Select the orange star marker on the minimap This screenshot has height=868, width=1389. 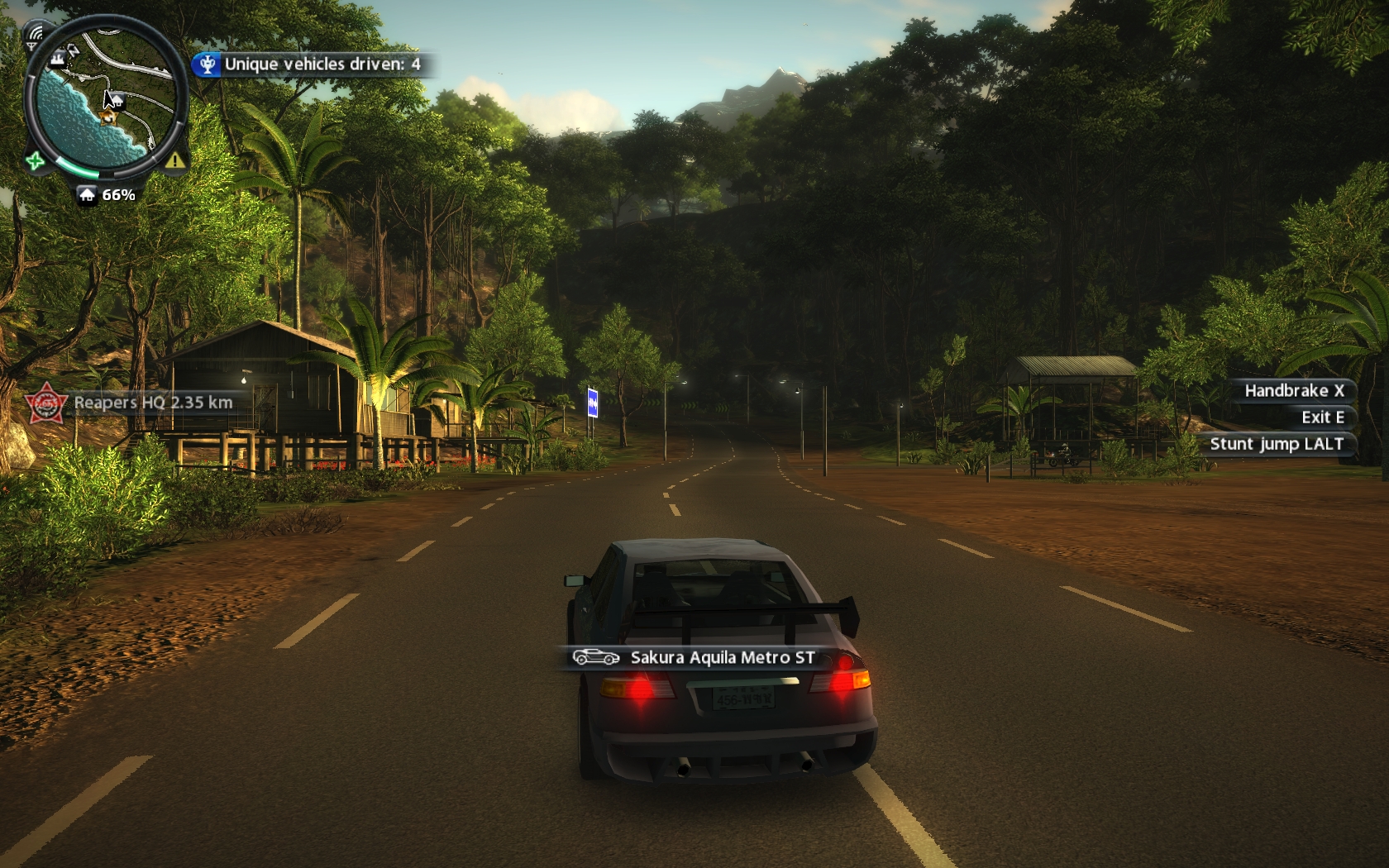point(108,118)
